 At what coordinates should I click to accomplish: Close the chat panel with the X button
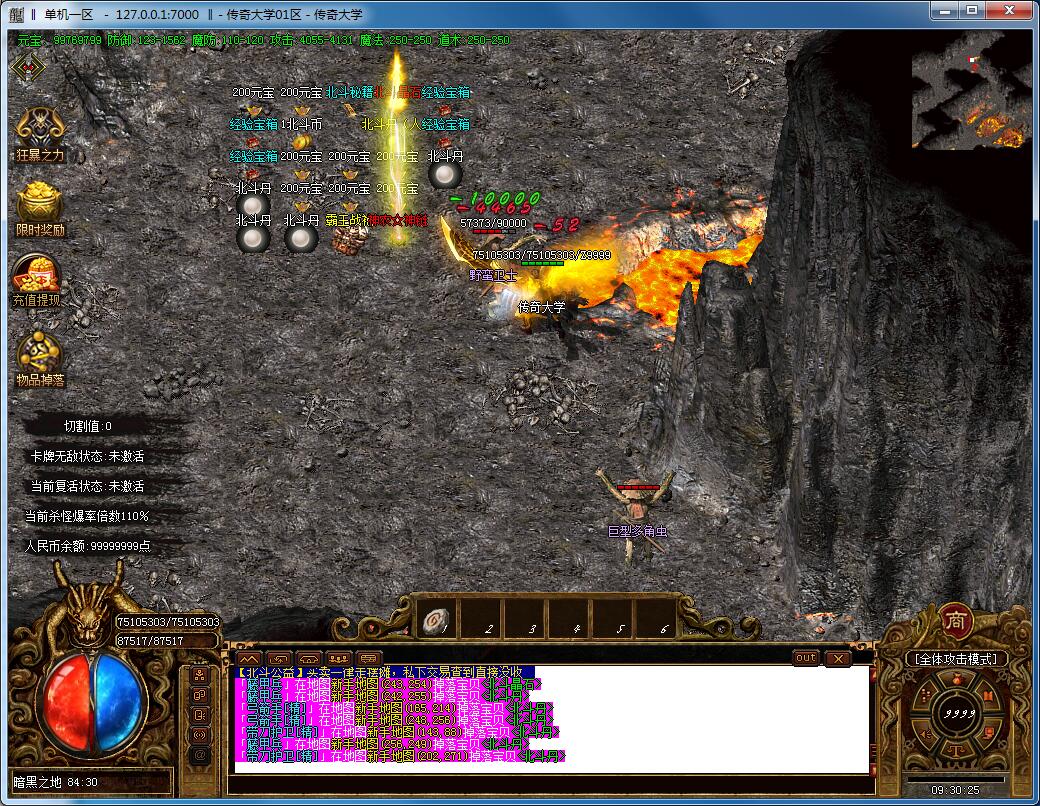click(836, 658)
